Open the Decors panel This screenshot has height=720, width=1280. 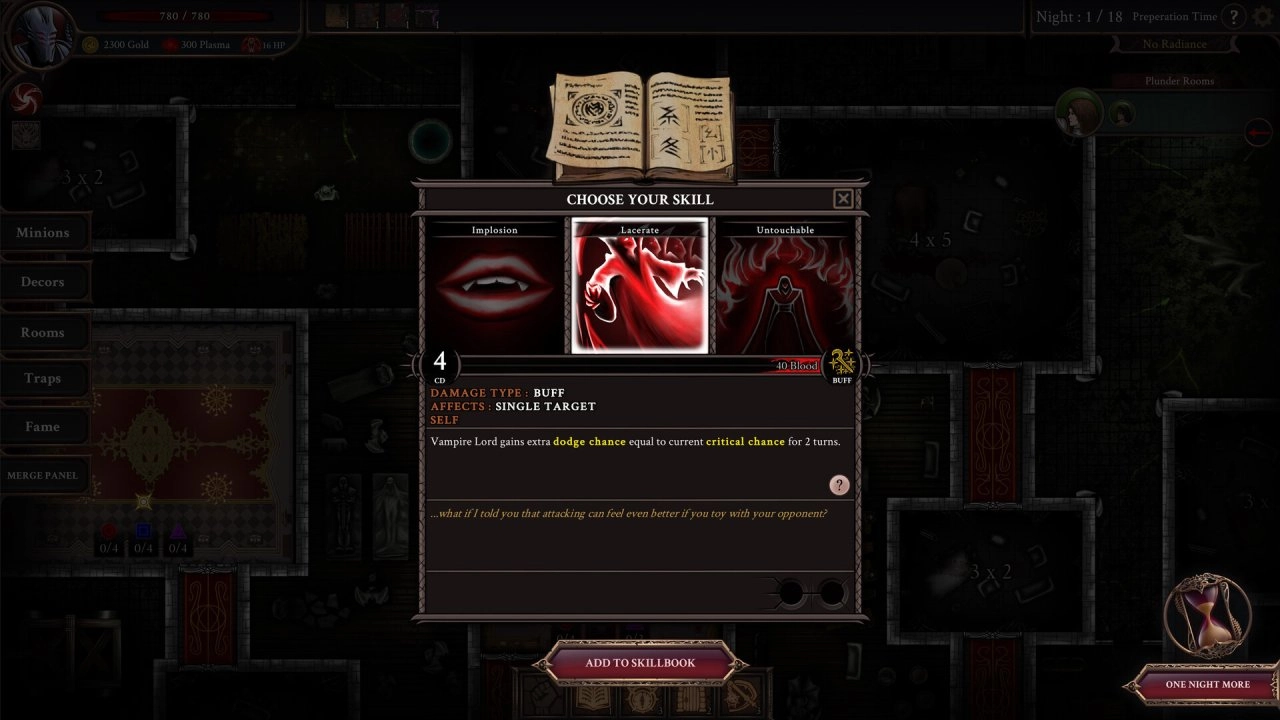pos(43,282)
